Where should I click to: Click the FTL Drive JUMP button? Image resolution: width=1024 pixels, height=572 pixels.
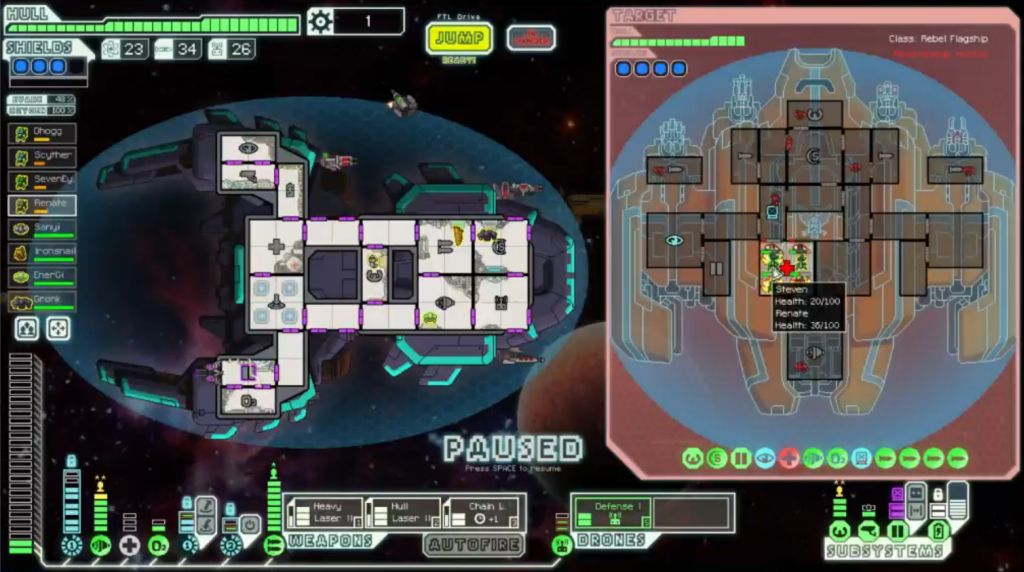click(x=459, y=39)
